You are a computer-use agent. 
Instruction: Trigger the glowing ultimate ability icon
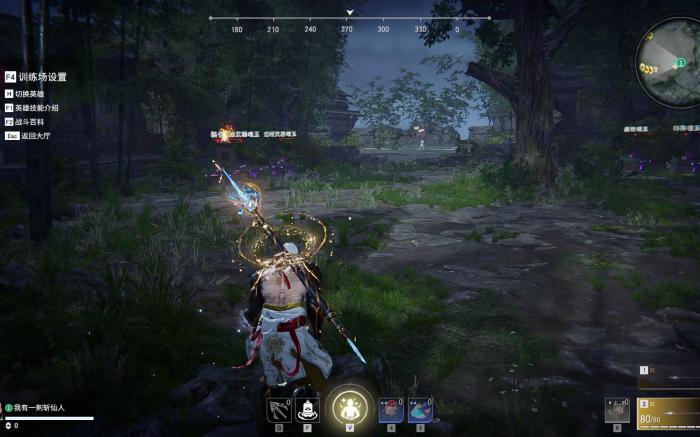click(349, 407)
